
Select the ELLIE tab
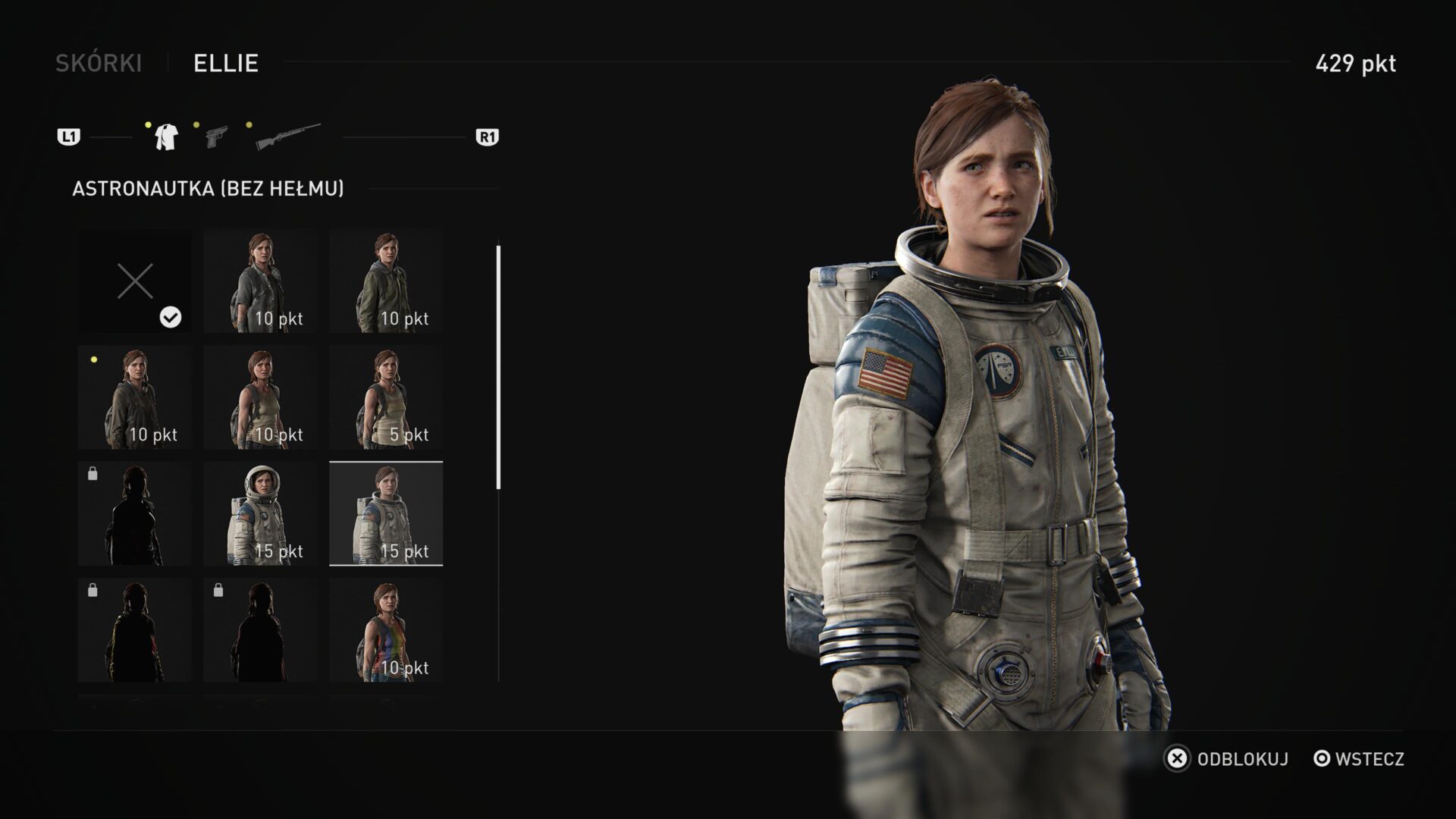coord(225,64)
